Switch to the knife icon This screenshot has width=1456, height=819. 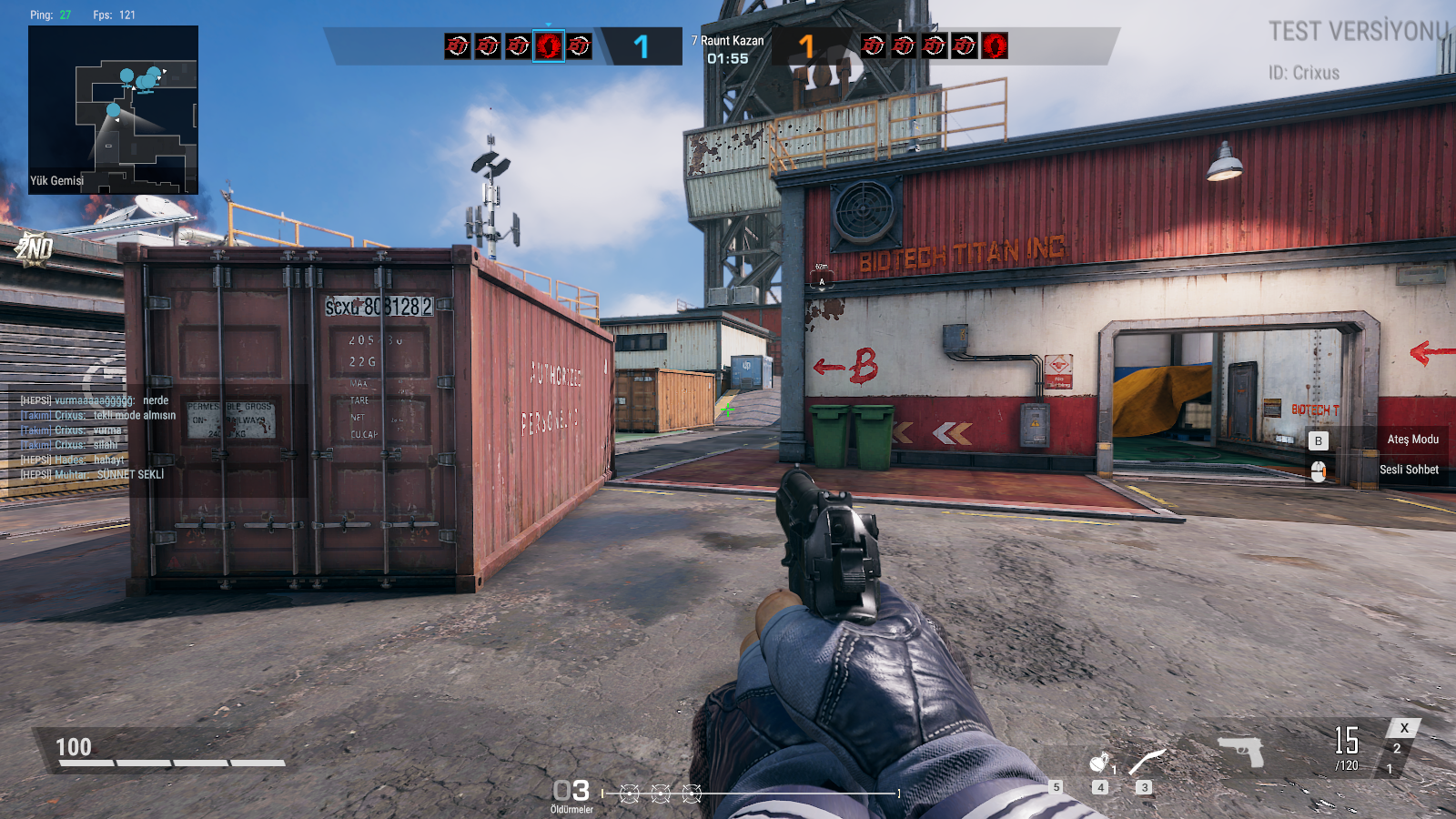1147,762
